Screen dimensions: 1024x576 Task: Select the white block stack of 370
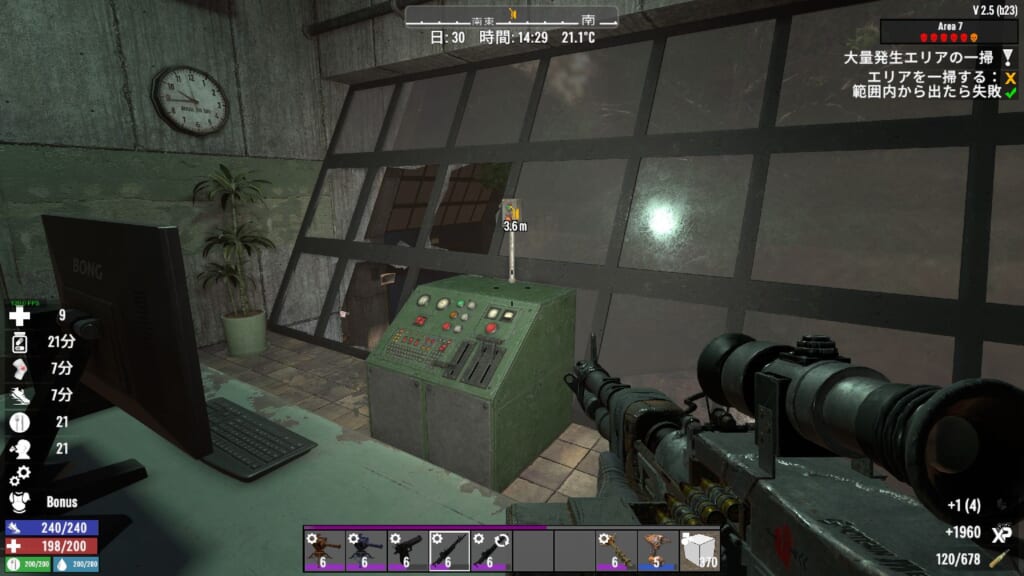point(698,550)
